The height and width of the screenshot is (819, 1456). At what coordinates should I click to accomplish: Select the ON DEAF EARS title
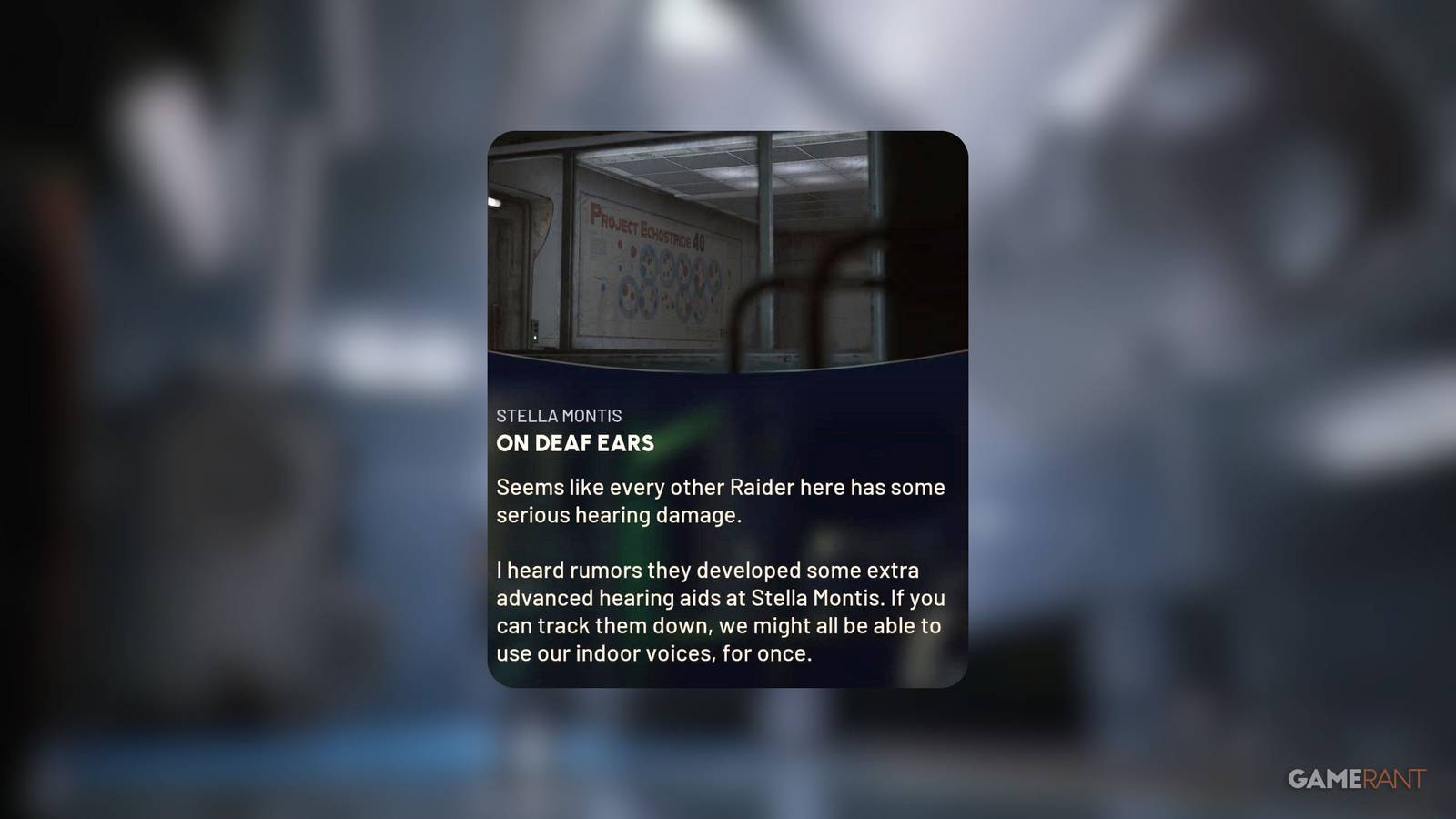pos(574,444)
